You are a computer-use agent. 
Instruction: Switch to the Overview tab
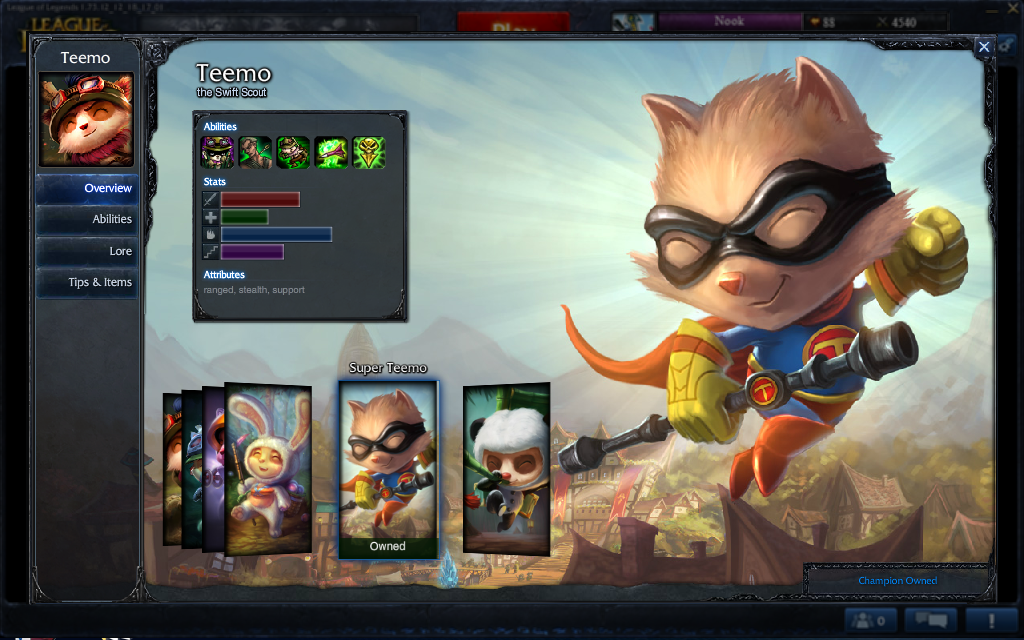tap(87, 188)
